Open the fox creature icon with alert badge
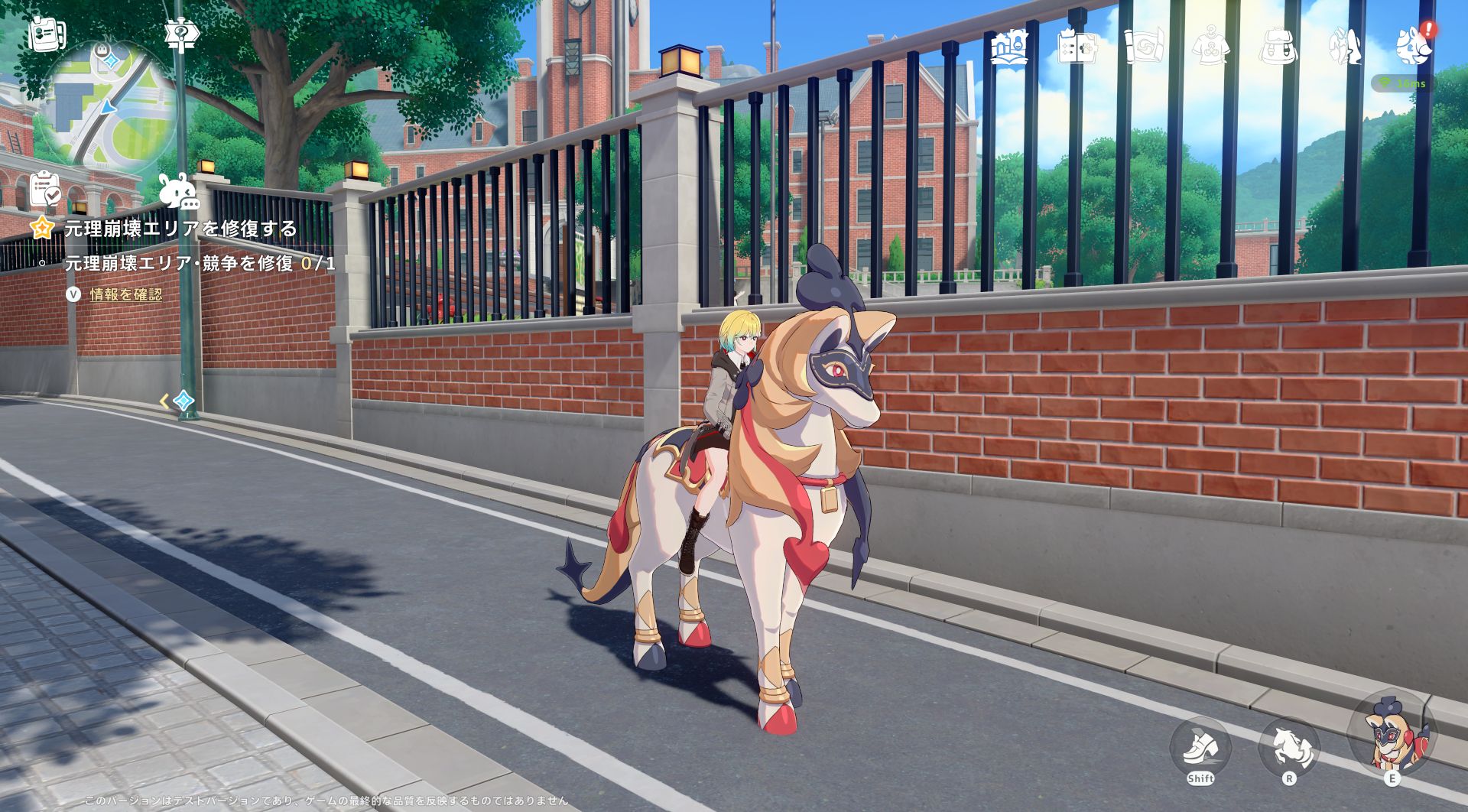Image resolution: width=1468 pixels, height=812 pixels. (x=1411, y=45)
